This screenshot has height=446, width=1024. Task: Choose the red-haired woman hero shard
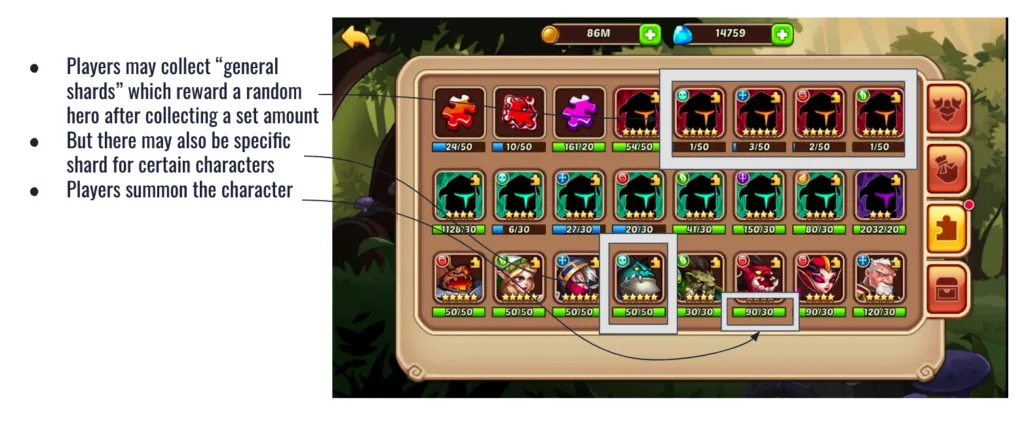(x=819, y=278)
